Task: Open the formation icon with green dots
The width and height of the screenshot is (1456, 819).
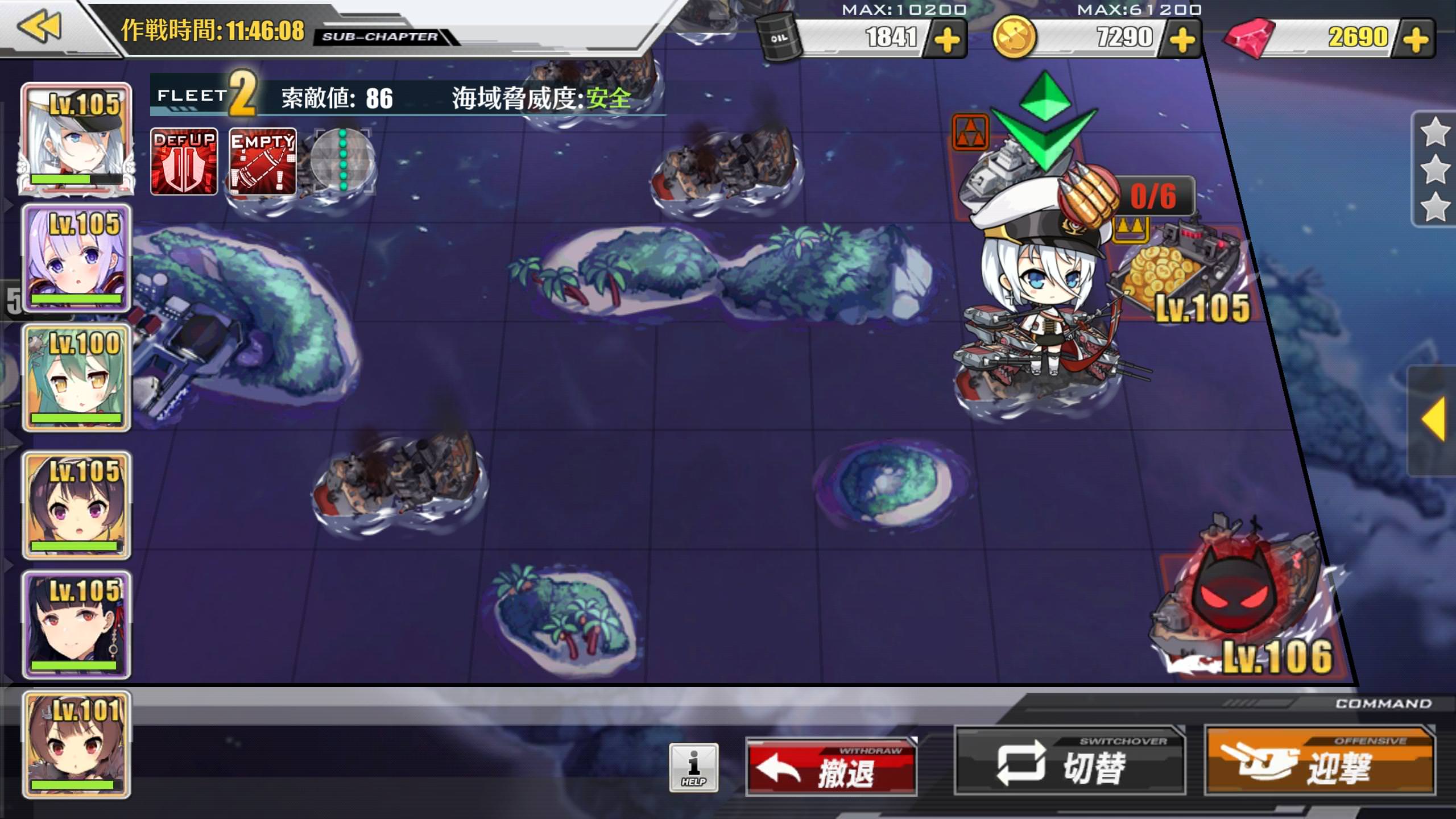Action: pyautogui.click(x=342, y=162)
